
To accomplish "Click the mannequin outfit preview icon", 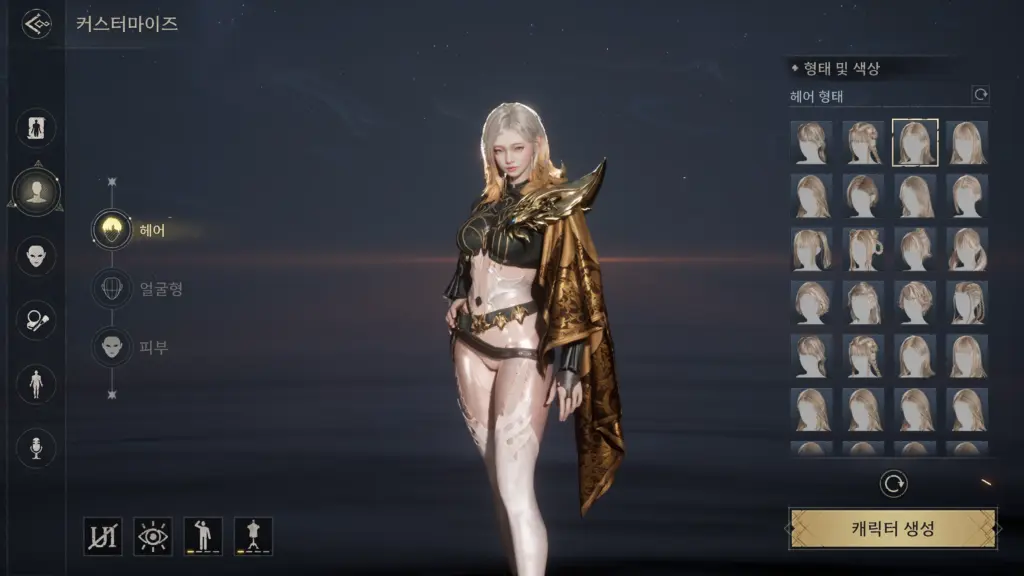I will click(x=253, y=536).
